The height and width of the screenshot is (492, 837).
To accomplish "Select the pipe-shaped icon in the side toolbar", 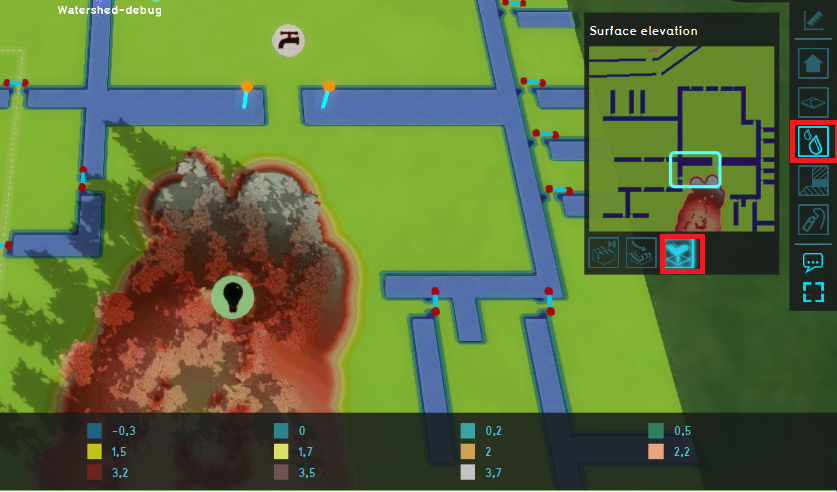I will coord(814,220).
